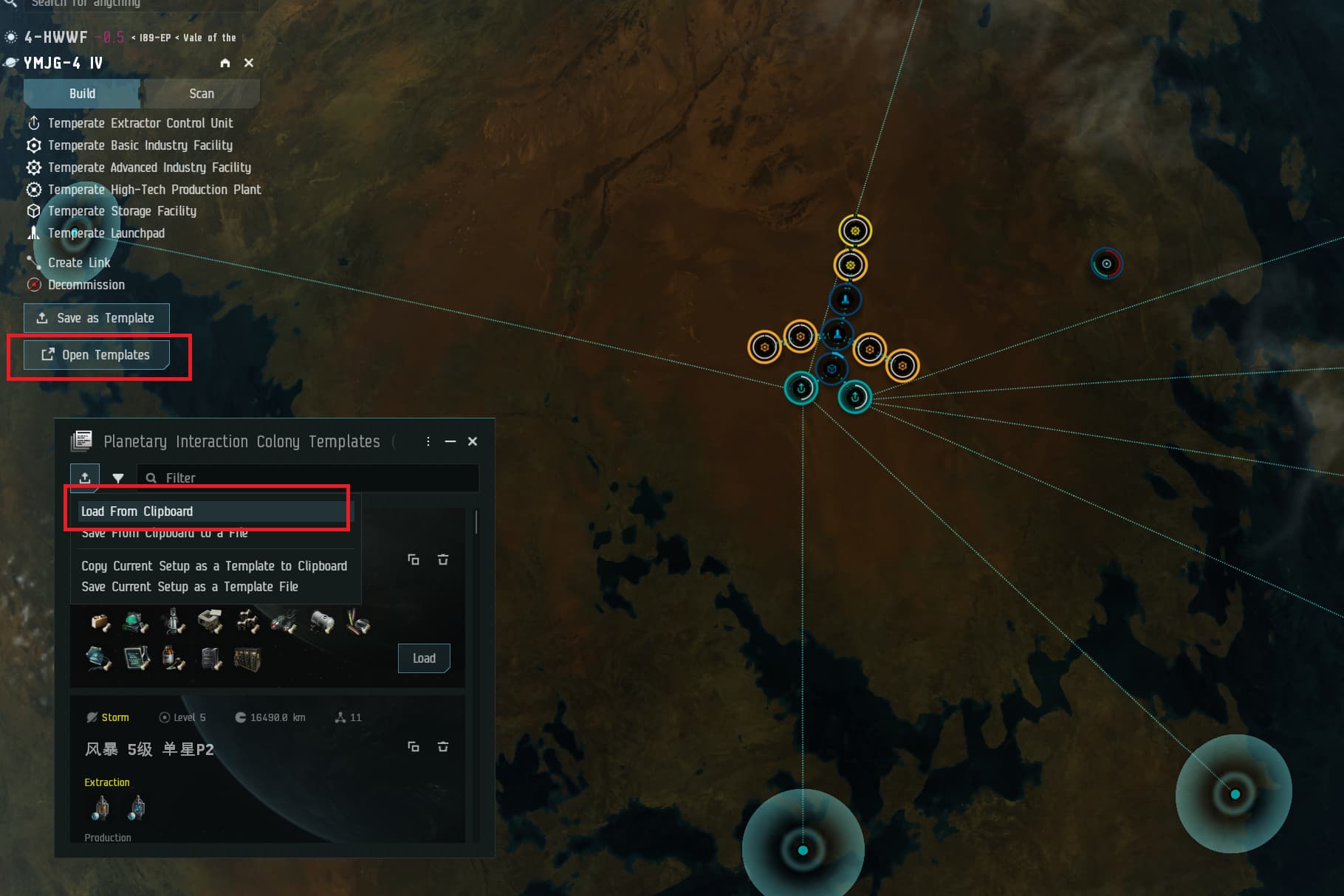
Task: Select the Build tab
Action: coord(82,94)
